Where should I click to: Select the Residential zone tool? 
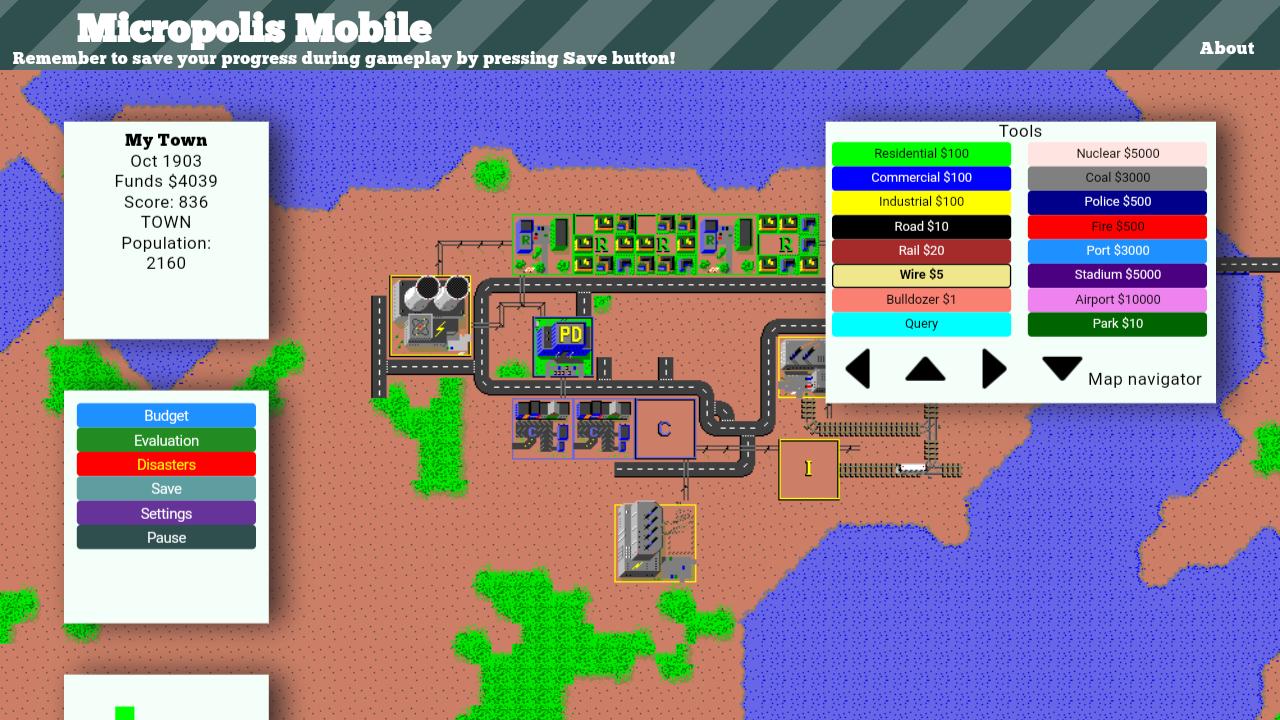coord(920,153)
